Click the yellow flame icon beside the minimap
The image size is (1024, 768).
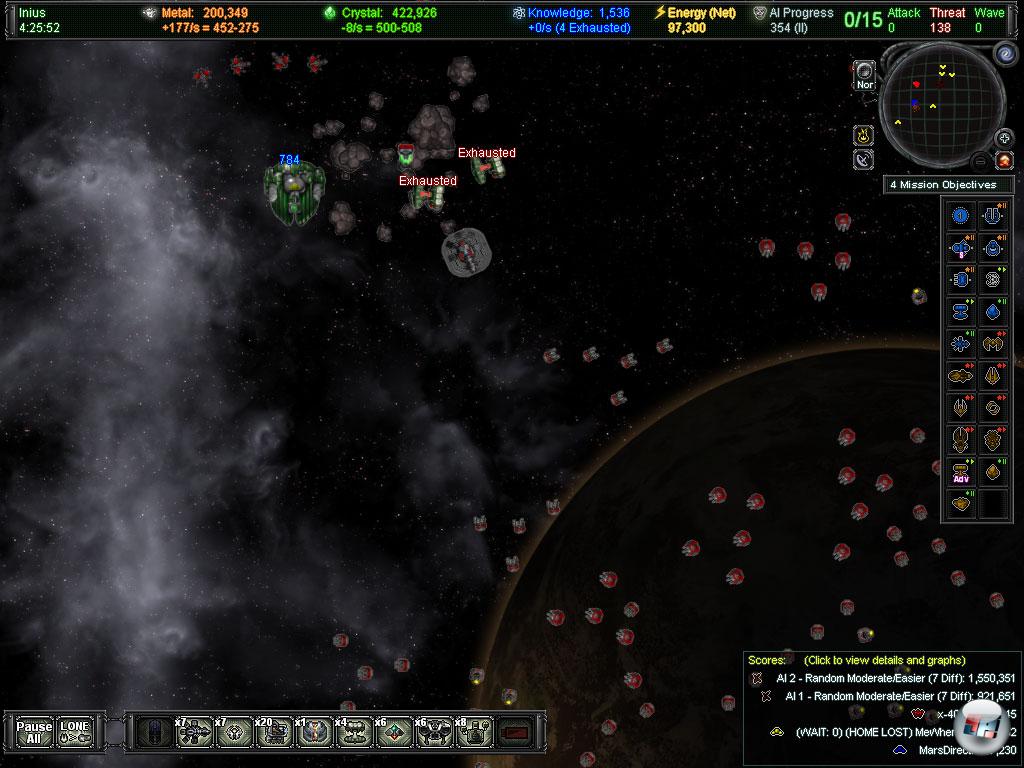863,135
